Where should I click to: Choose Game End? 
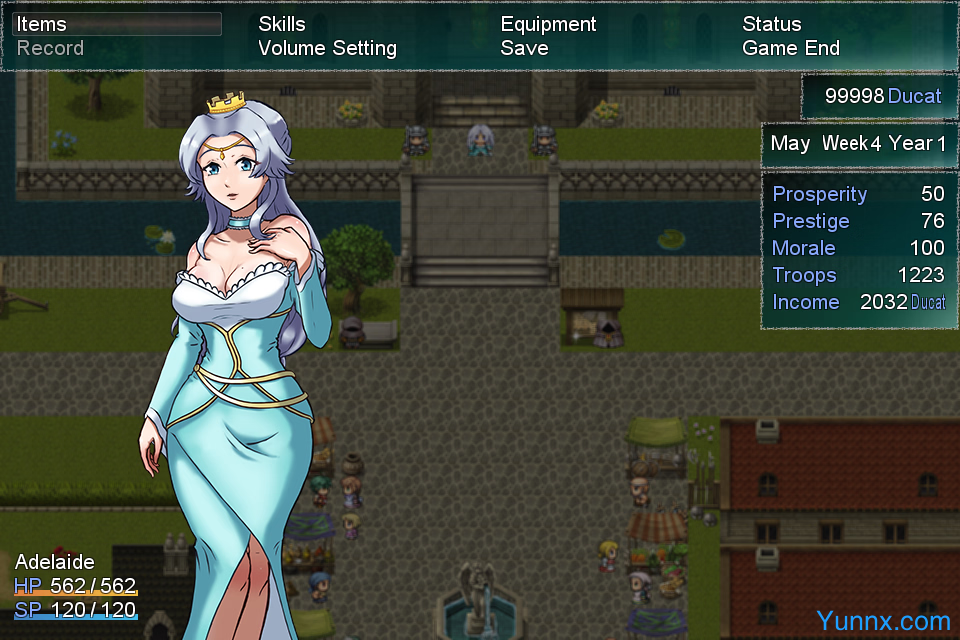pos(790,48)
